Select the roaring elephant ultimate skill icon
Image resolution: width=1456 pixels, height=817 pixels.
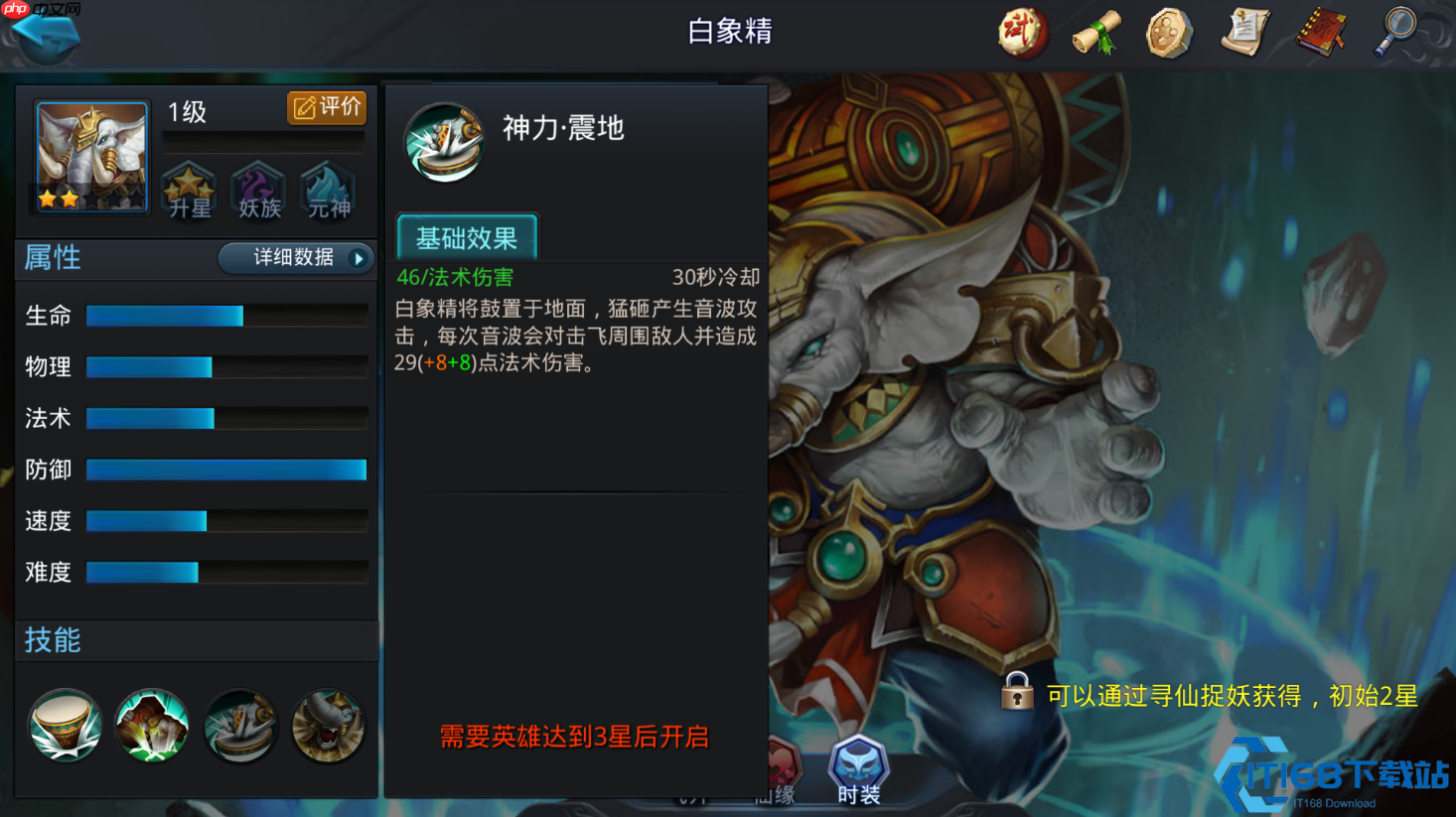(328, 726)
